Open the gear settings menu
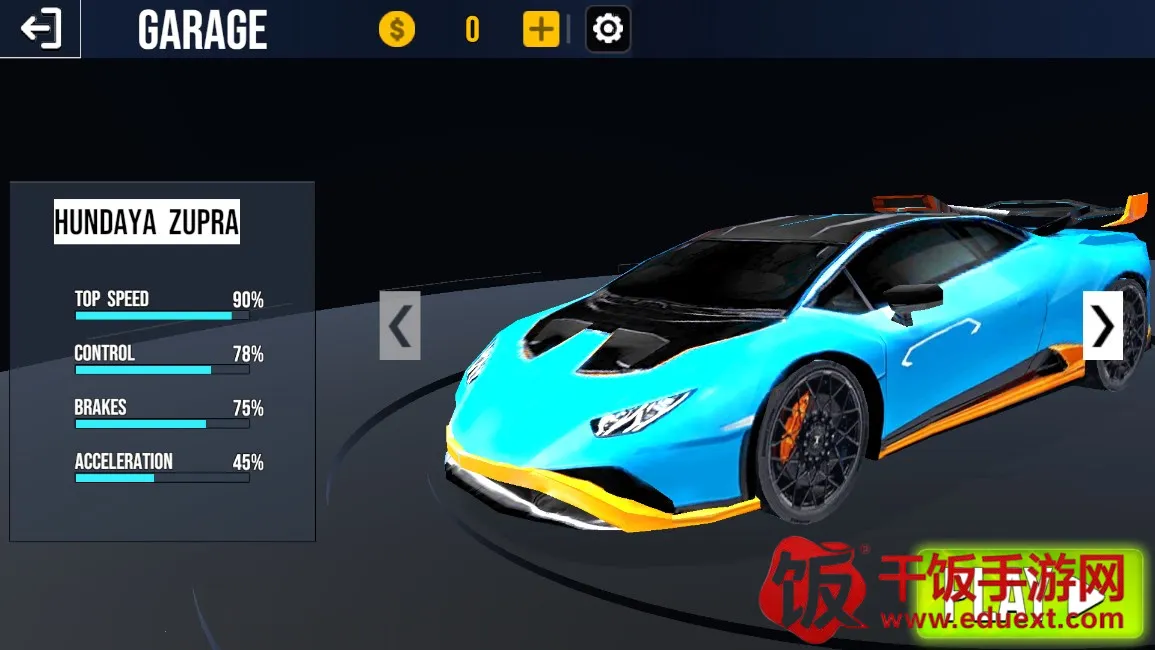The image size is (1155, 650). 608,30
